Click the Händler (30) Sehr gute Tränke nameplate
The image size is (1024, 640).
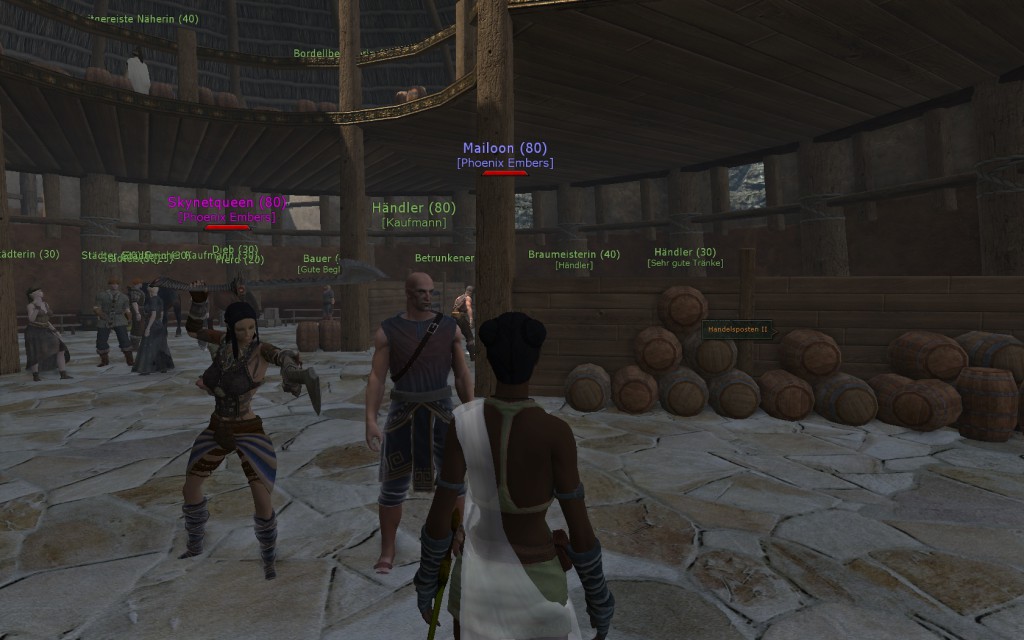(x=685, y=252)
